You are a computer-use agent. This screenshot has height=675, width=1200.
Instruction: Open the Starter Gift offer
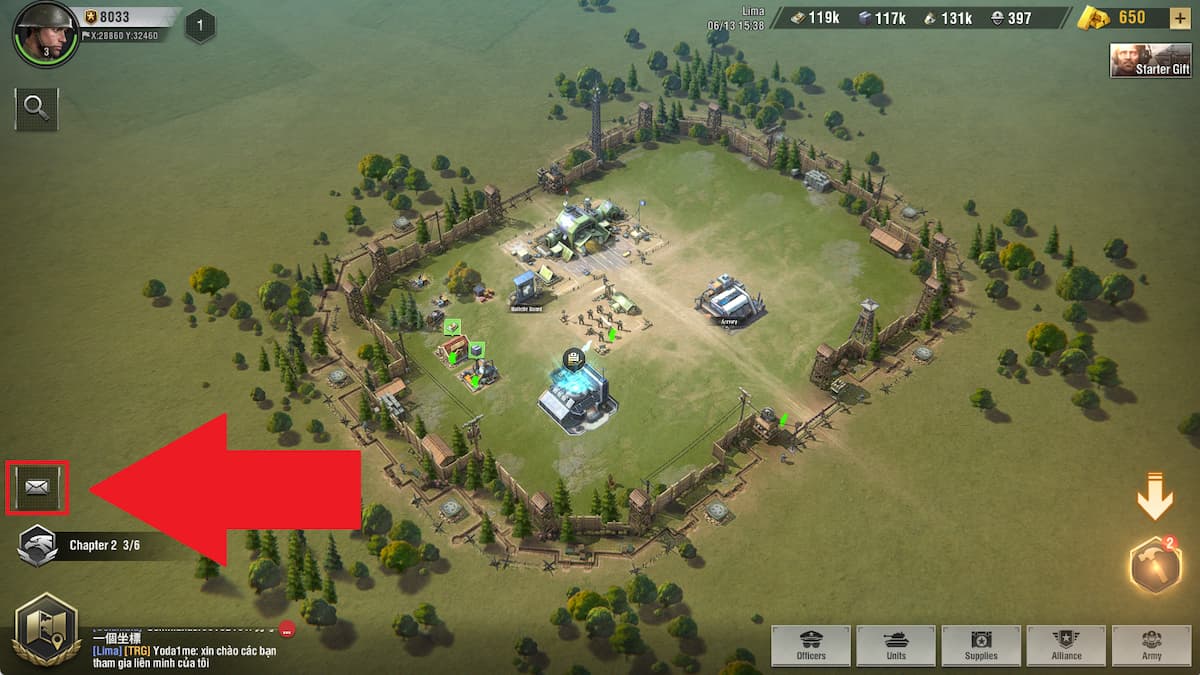pos(1150,60)
